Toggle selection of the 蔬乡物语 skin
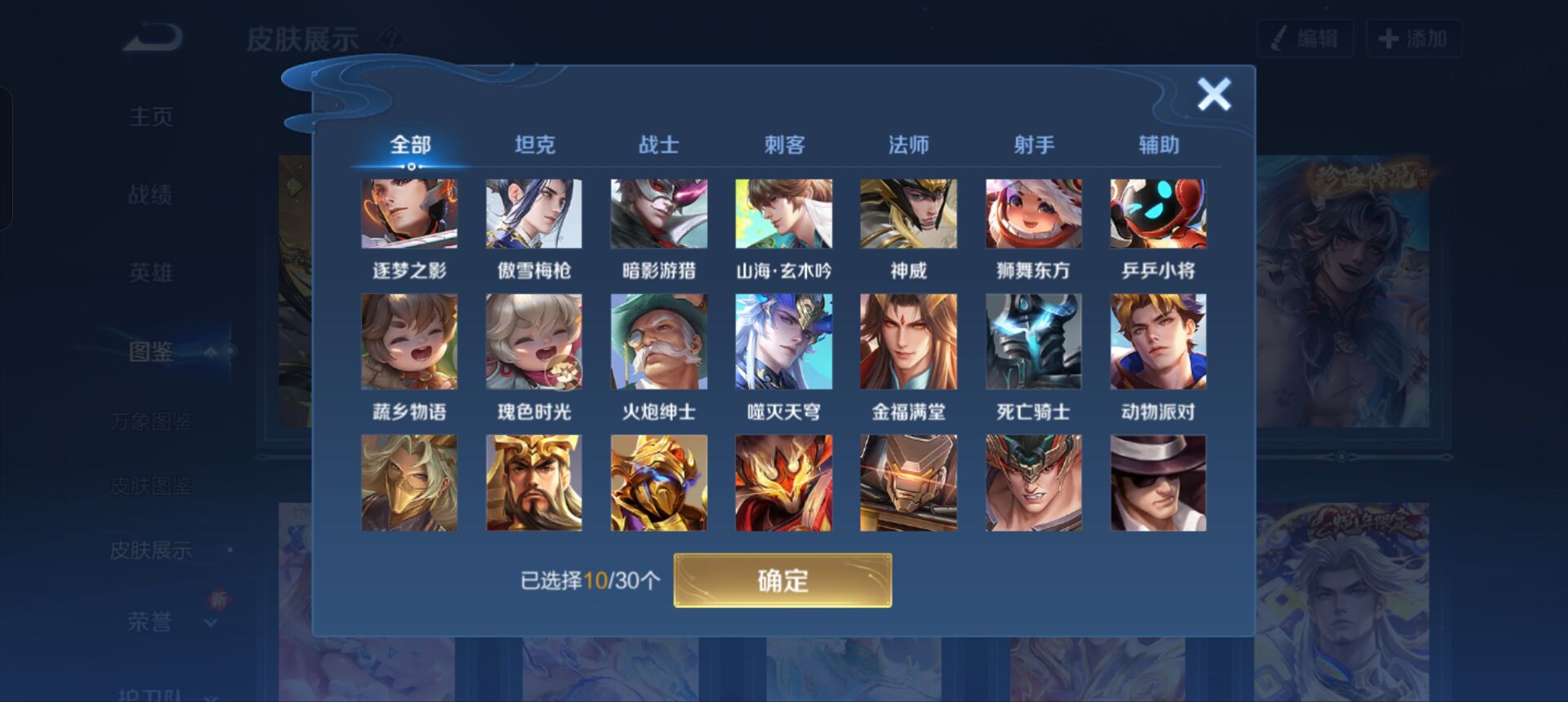 tap(409, 342)
